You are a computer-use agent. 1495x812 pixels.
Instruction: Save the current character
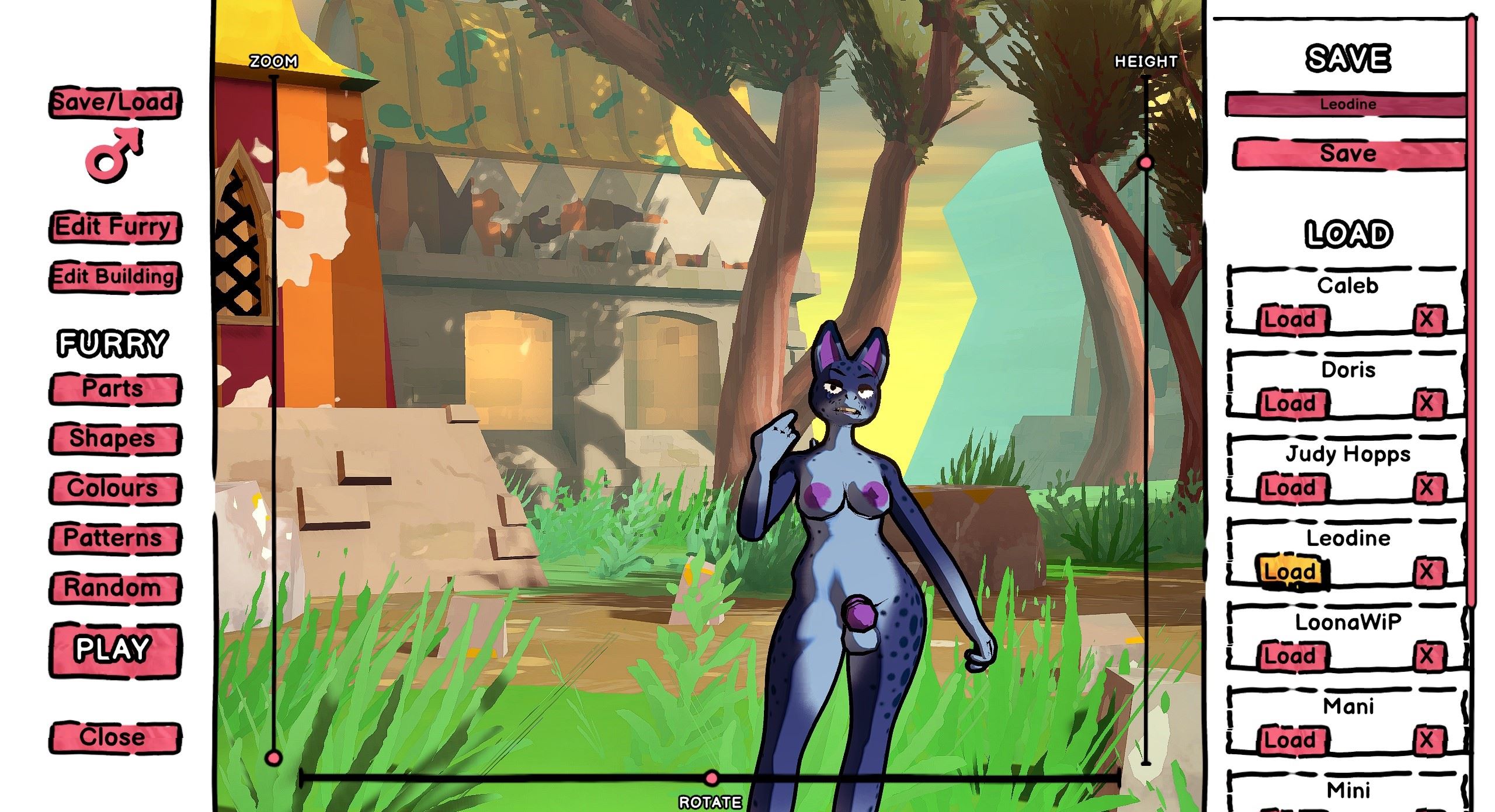pos(1348,154)
